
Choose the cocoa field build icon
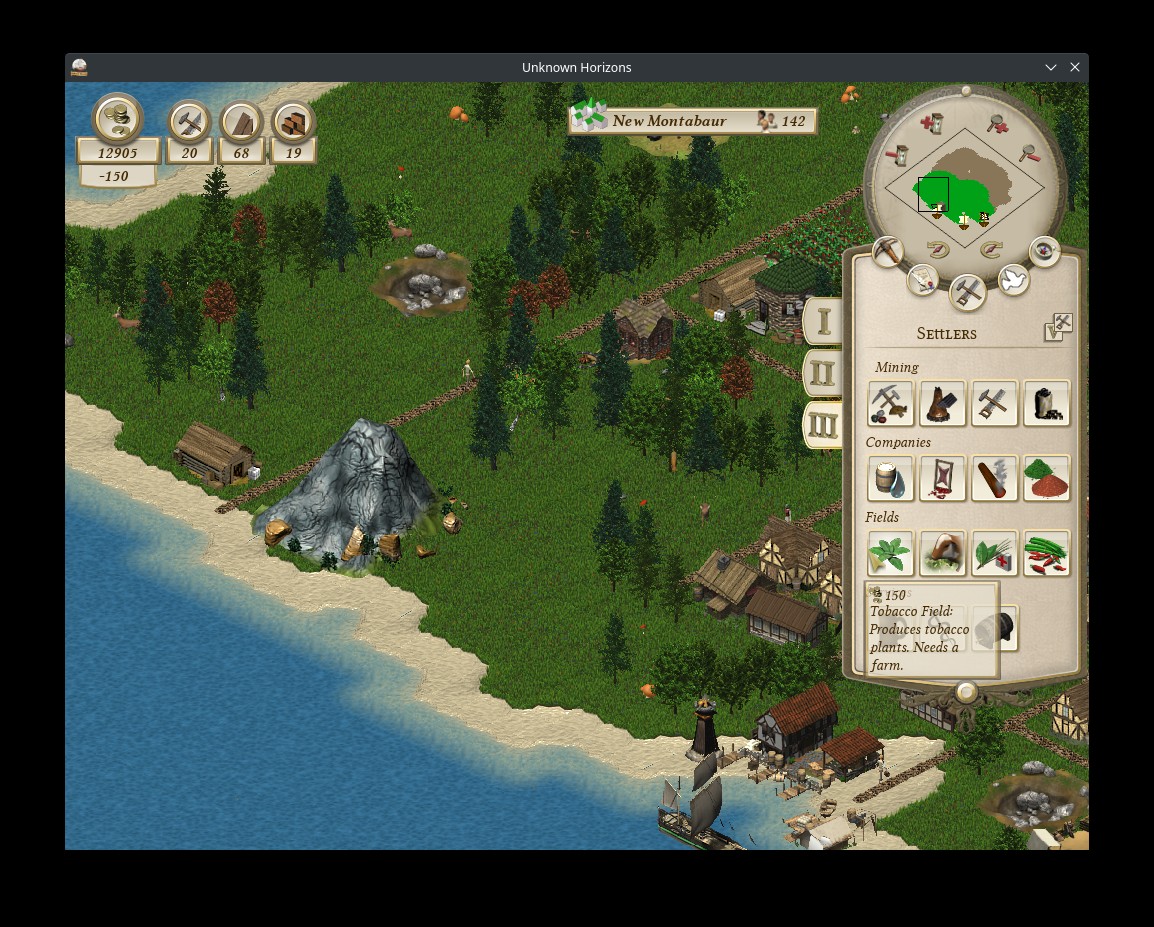tap(942, 553)
